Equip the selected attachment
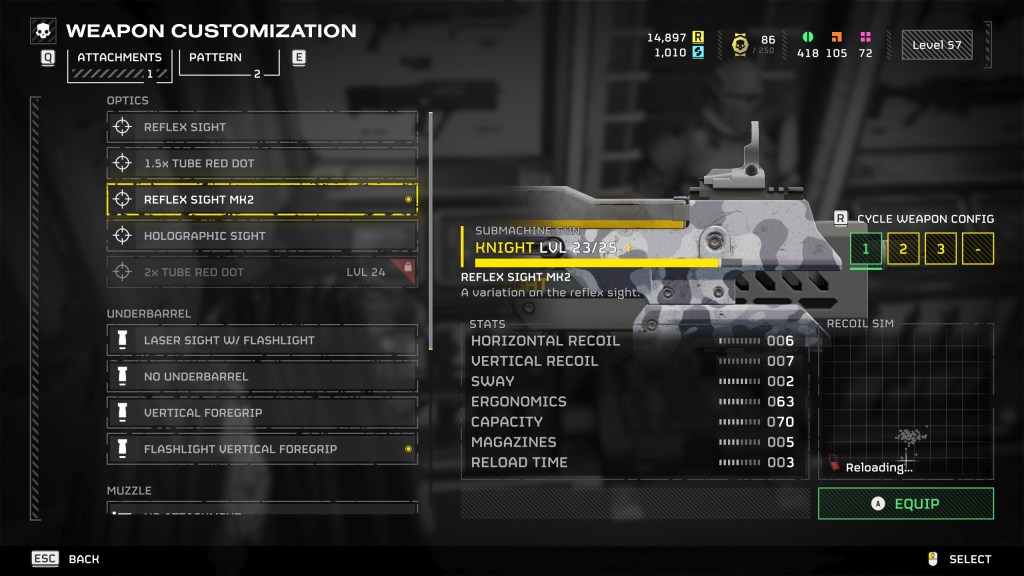The width and height of the screenshot is (1024, 576). (905, 504)
